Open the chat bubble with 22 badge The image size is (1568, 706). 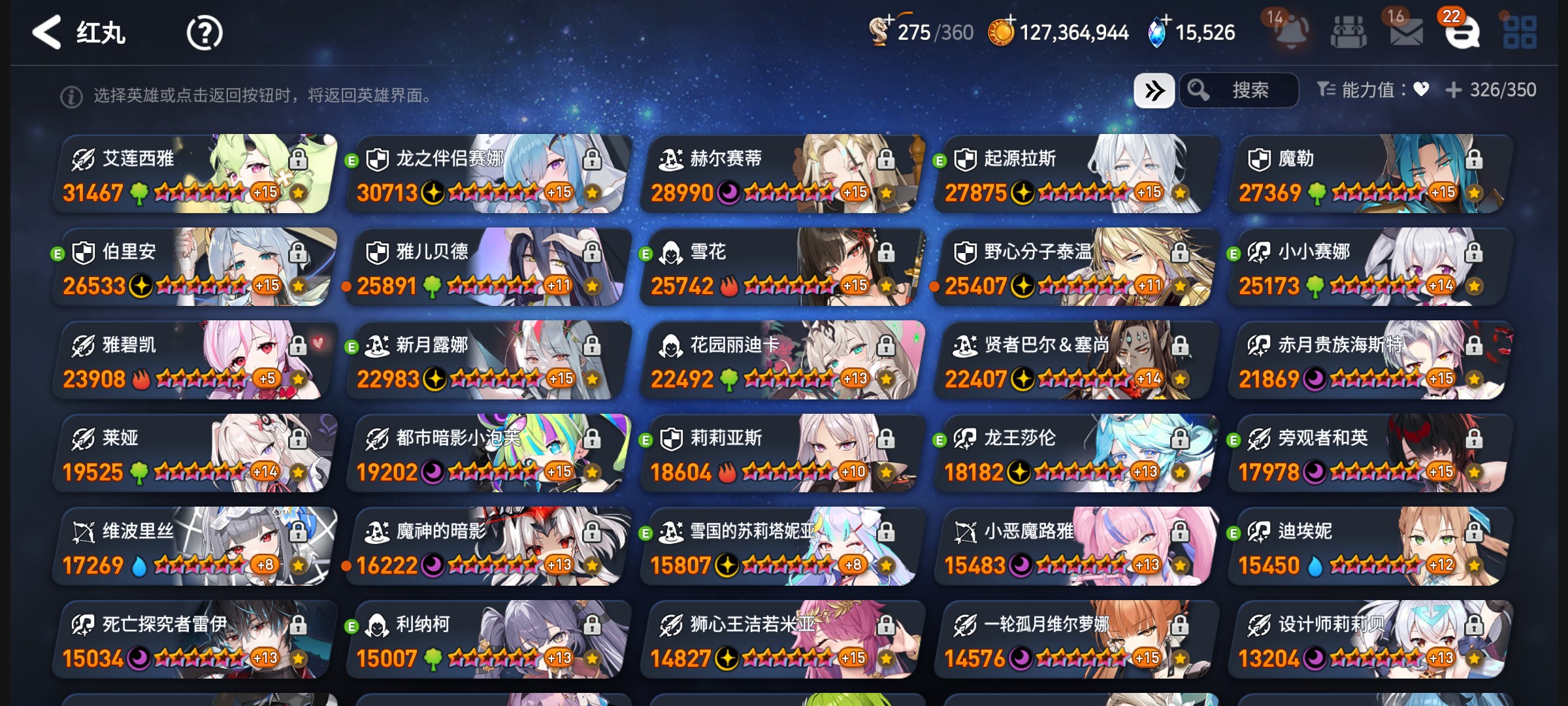click(x=1462, y=31)
